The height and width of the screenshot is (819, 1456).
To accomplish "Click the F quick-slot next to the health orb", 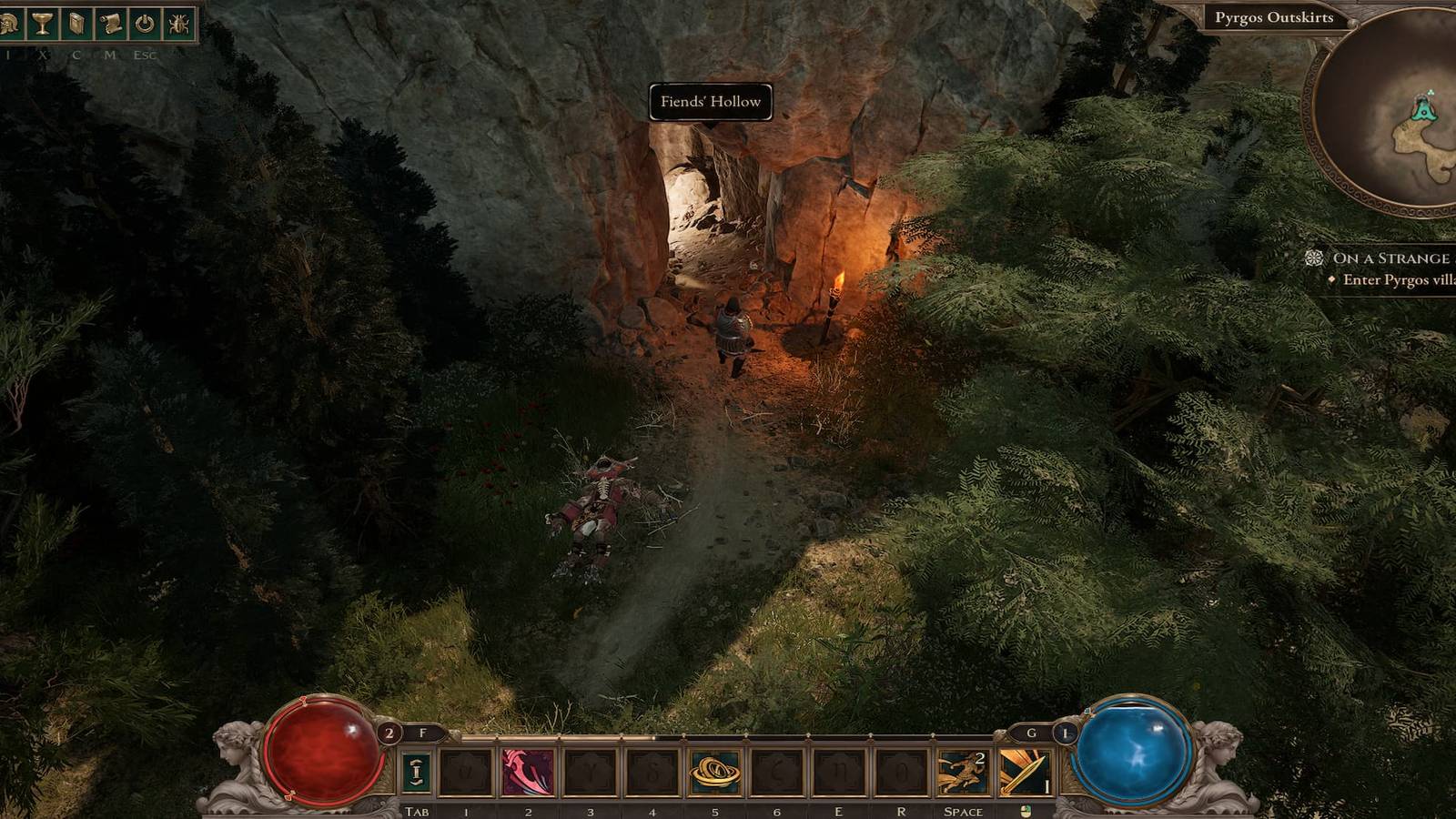I will (423, 731).
